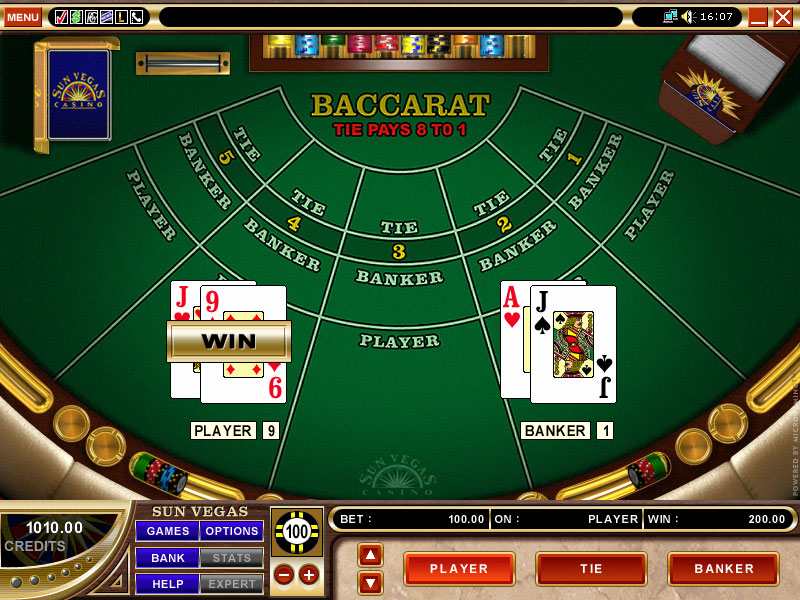Click the red up arrow button
This screenshot has height=600, width=800.
(370, 555)
